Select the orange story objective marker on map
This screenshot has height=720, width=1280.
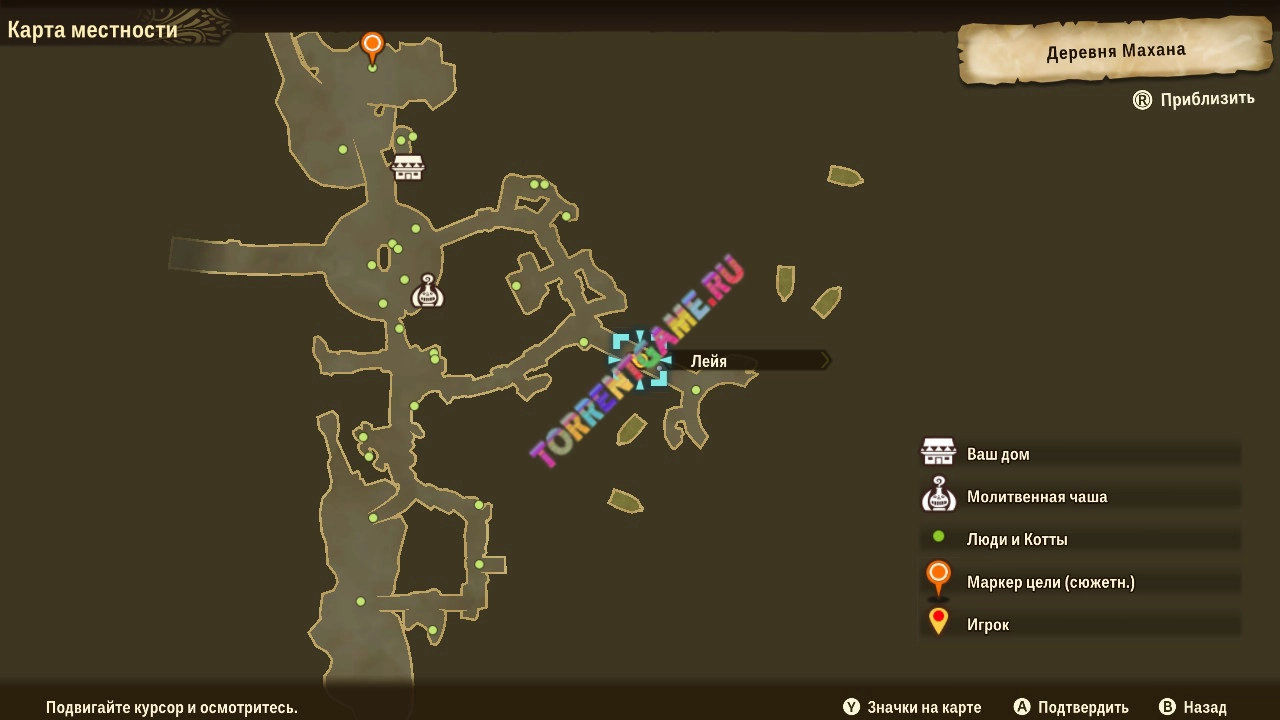[372, 45]
